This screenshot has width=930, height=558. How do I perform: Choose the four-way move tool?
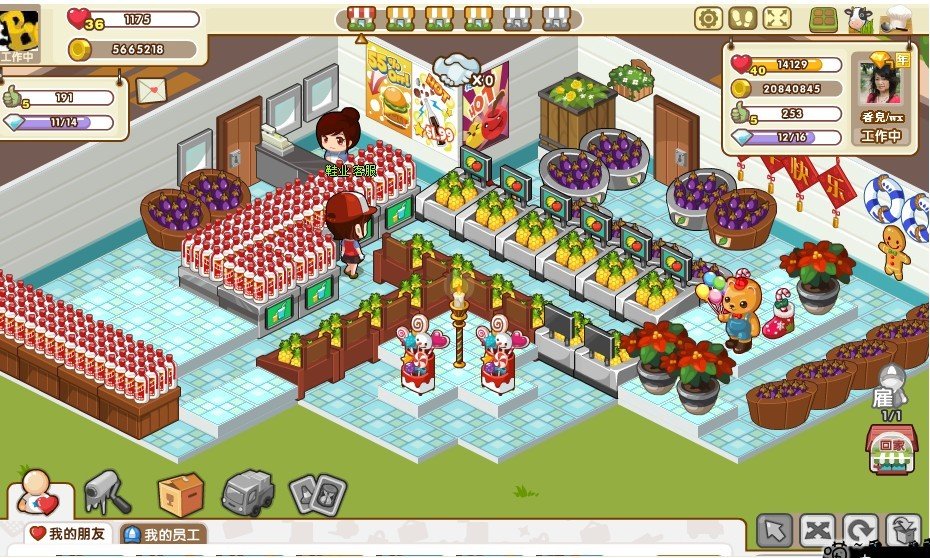point(817,530)
